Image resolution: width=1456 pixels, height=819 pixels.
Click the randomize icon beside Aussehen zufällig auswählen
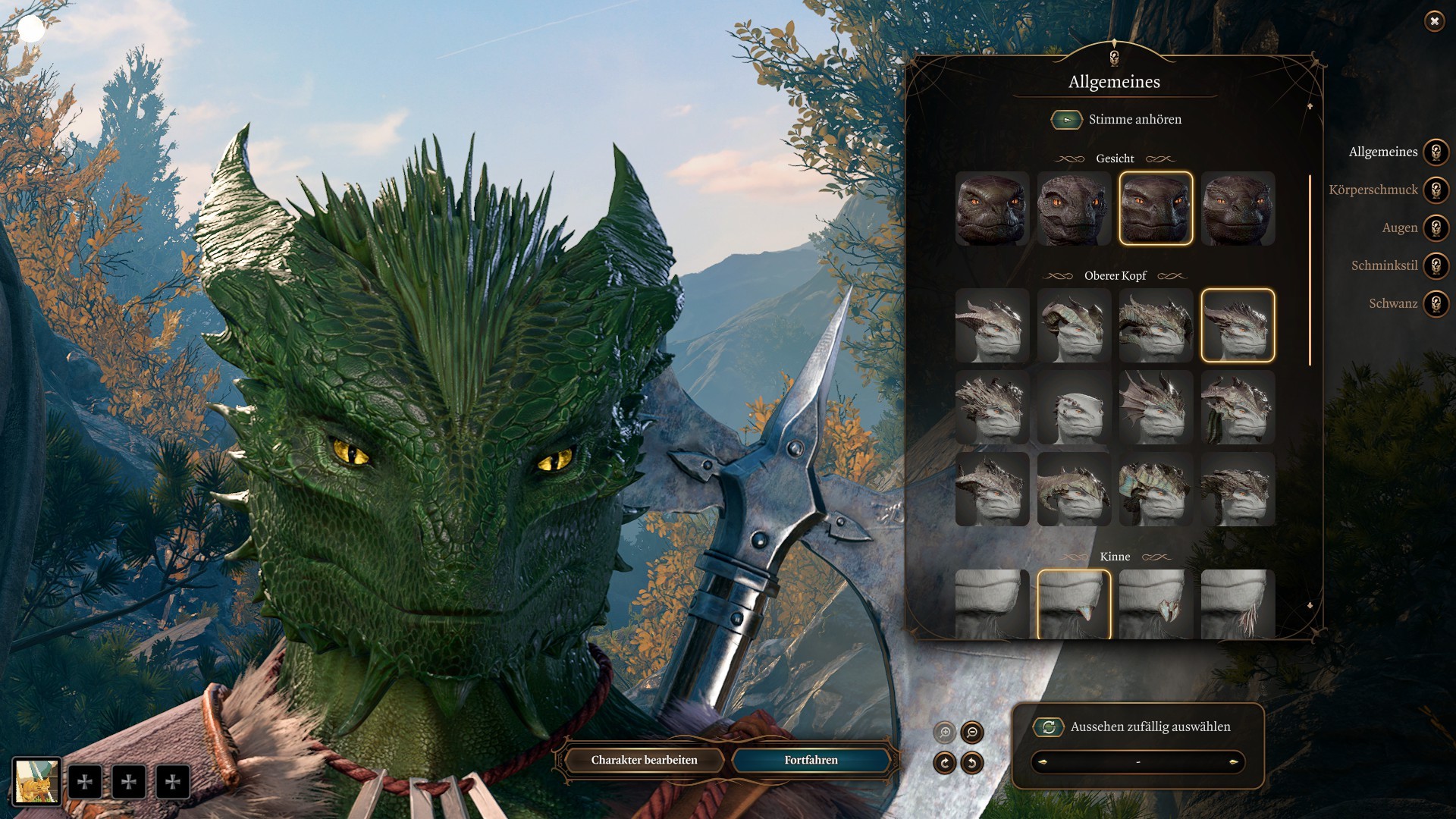(1048, 726)
